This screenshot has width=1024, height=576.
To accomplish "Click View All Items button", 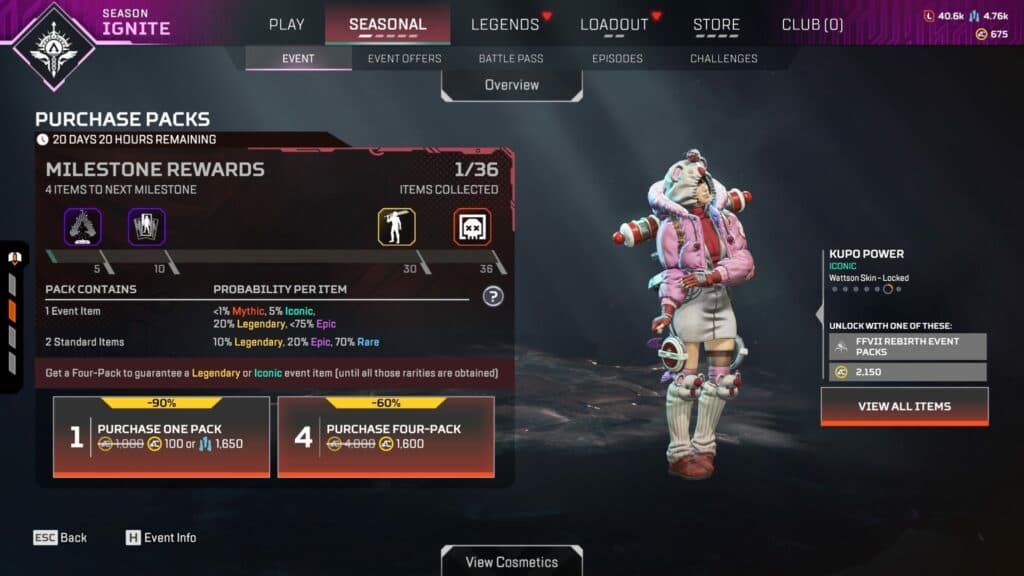I will [904, 406].
